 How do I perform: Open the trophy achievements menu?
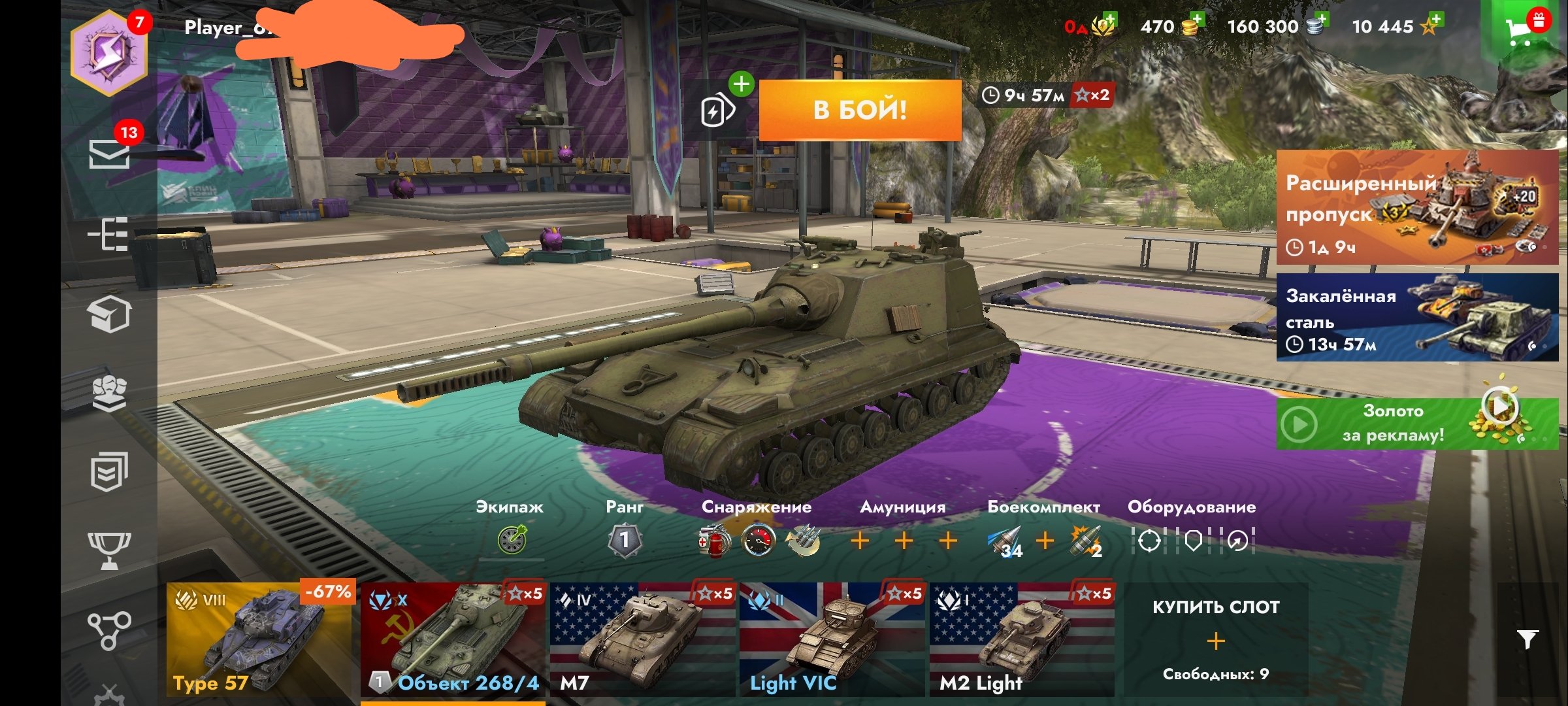(109, 549)
